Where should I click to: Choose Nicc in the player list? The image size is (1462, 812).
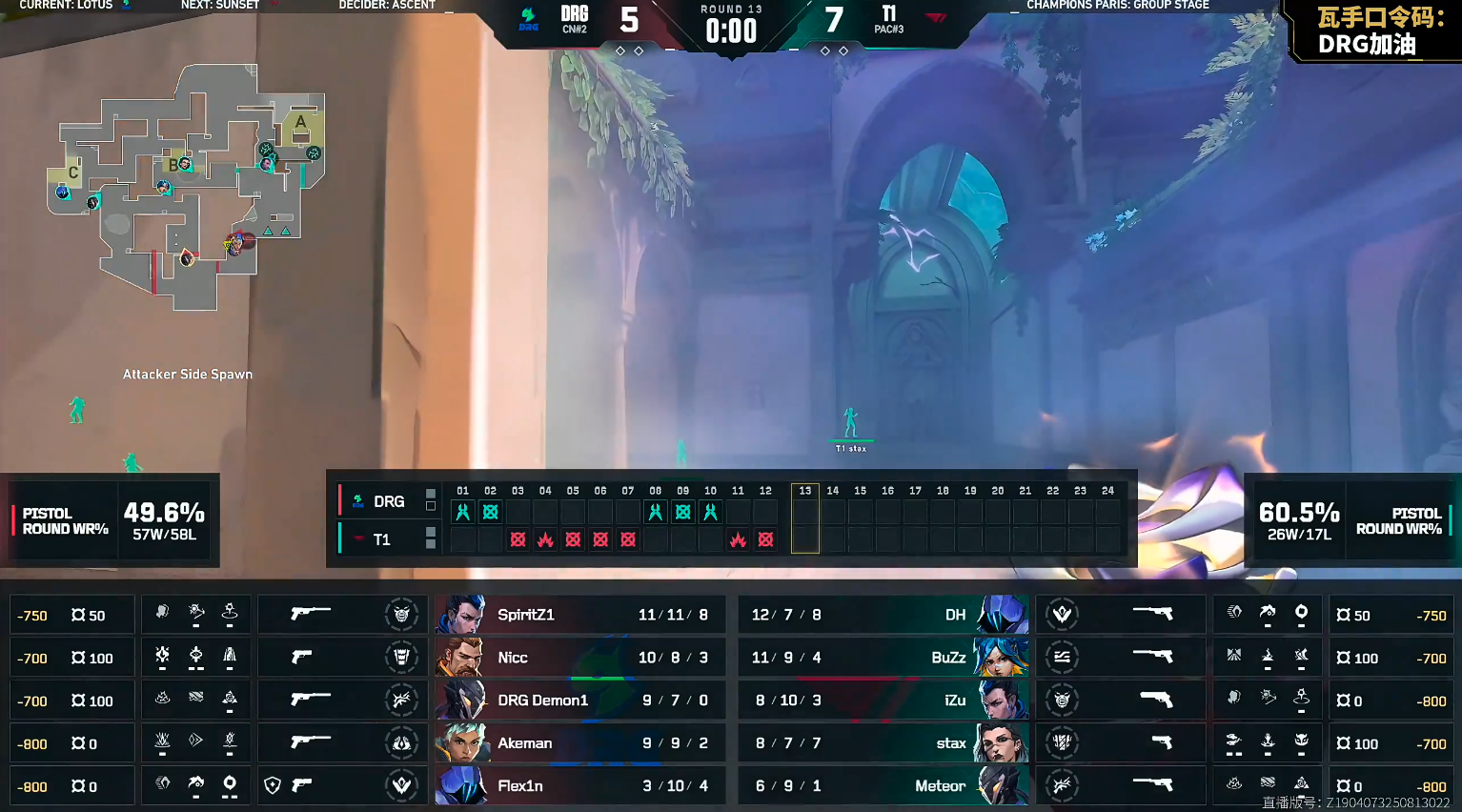[x=579, y=658]
